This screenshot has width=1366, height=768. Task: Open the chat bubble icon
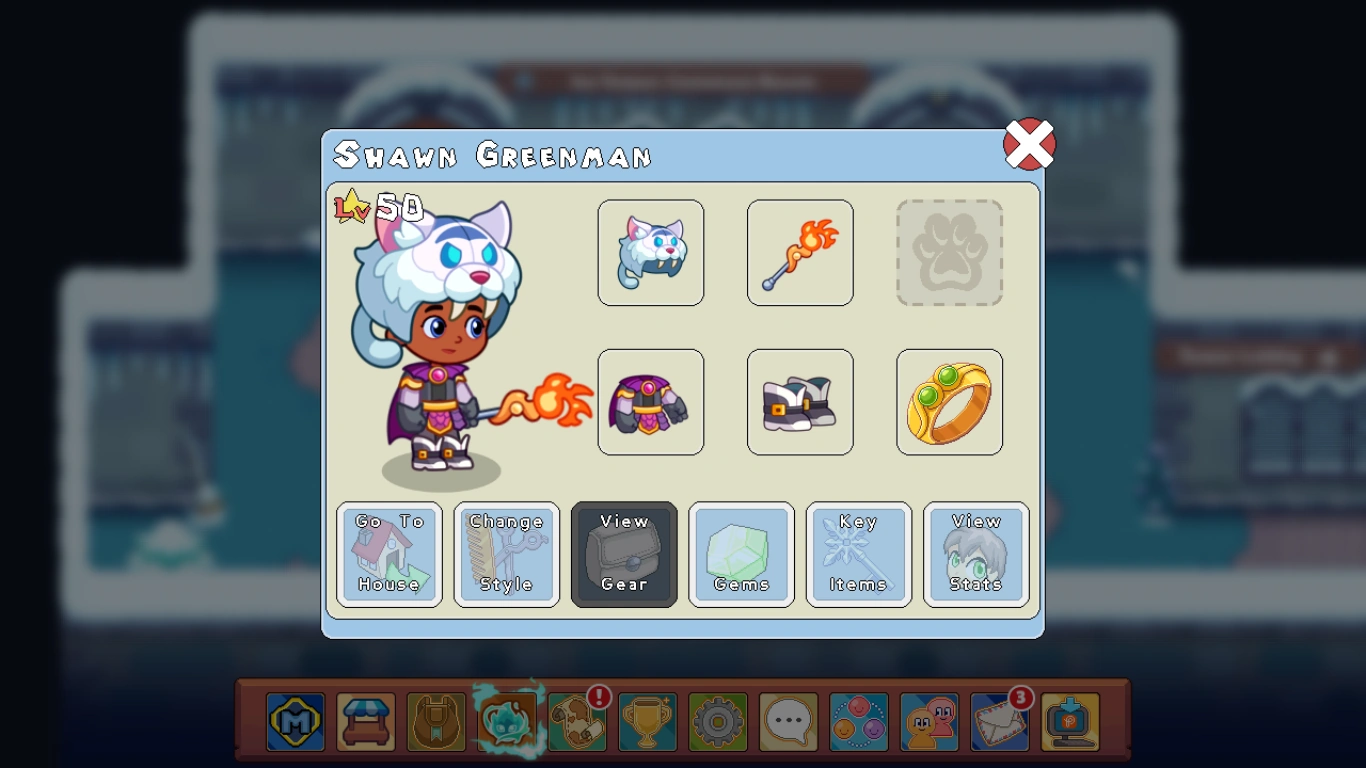[788, 721]
